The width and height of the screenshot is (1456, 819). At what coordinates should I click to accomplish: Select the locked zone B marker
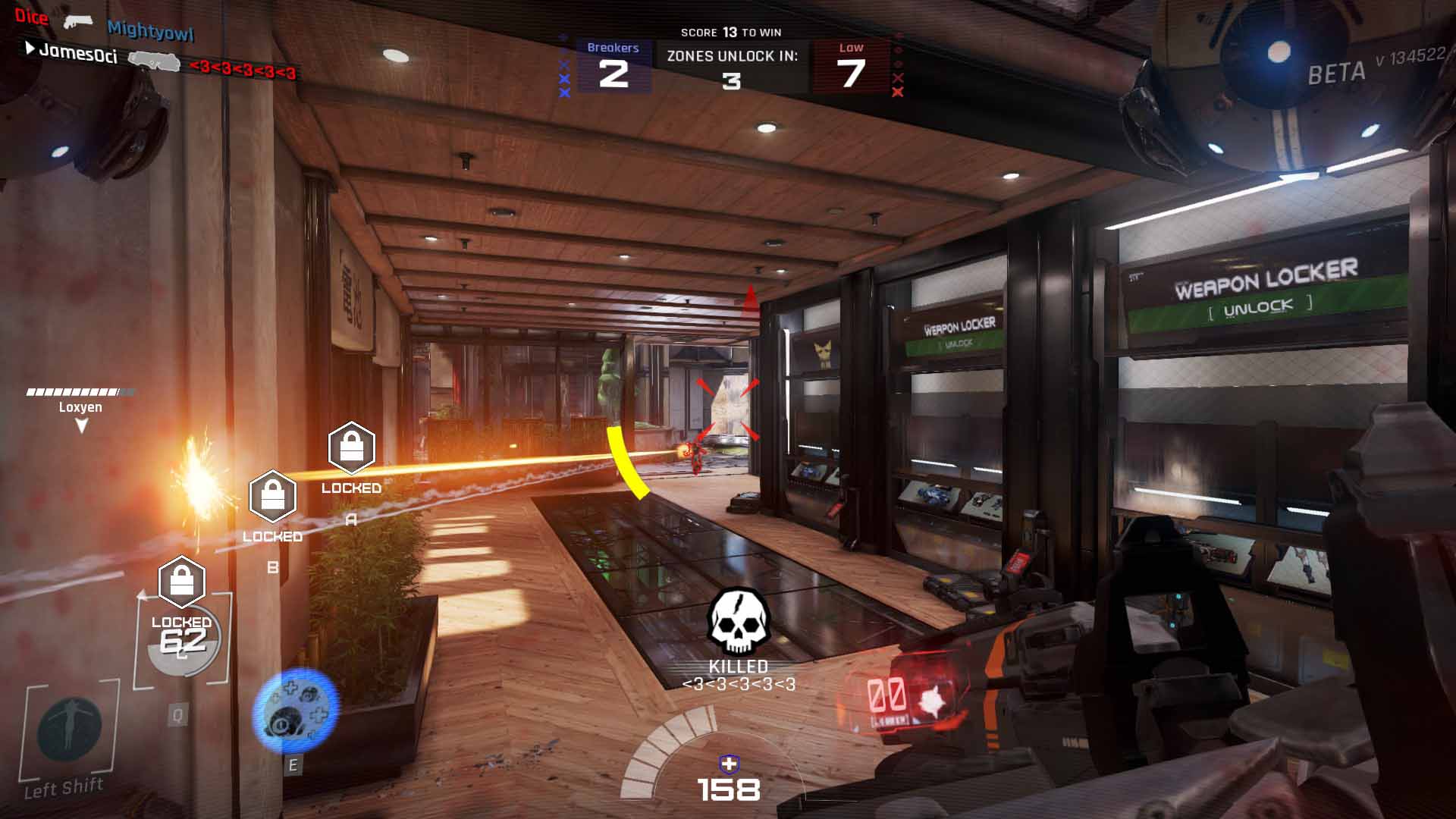click(272, 497)
